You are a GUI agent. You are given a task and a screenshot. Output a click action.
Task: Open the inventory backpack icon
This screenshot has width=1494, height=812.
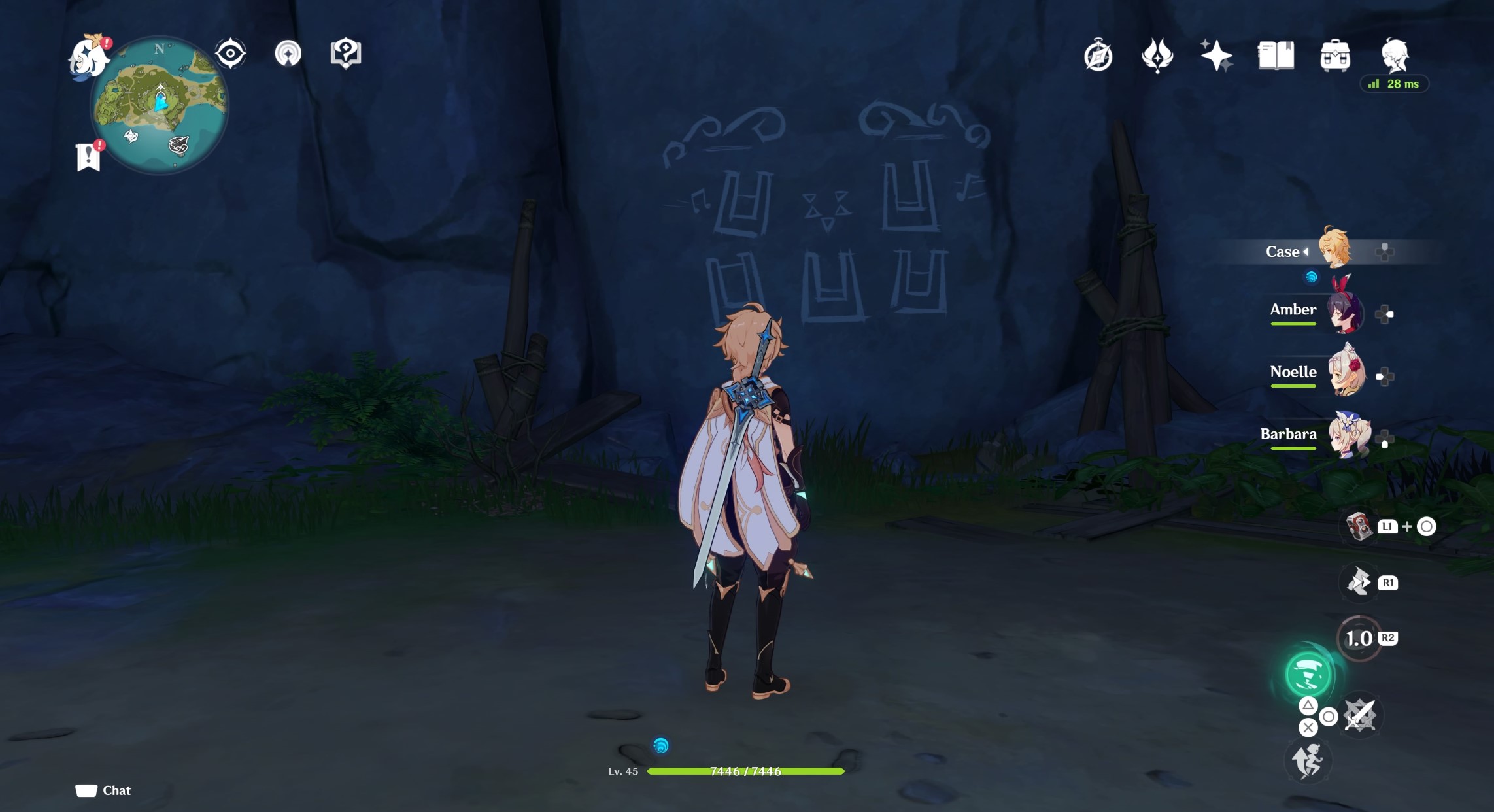point(1336,56)
